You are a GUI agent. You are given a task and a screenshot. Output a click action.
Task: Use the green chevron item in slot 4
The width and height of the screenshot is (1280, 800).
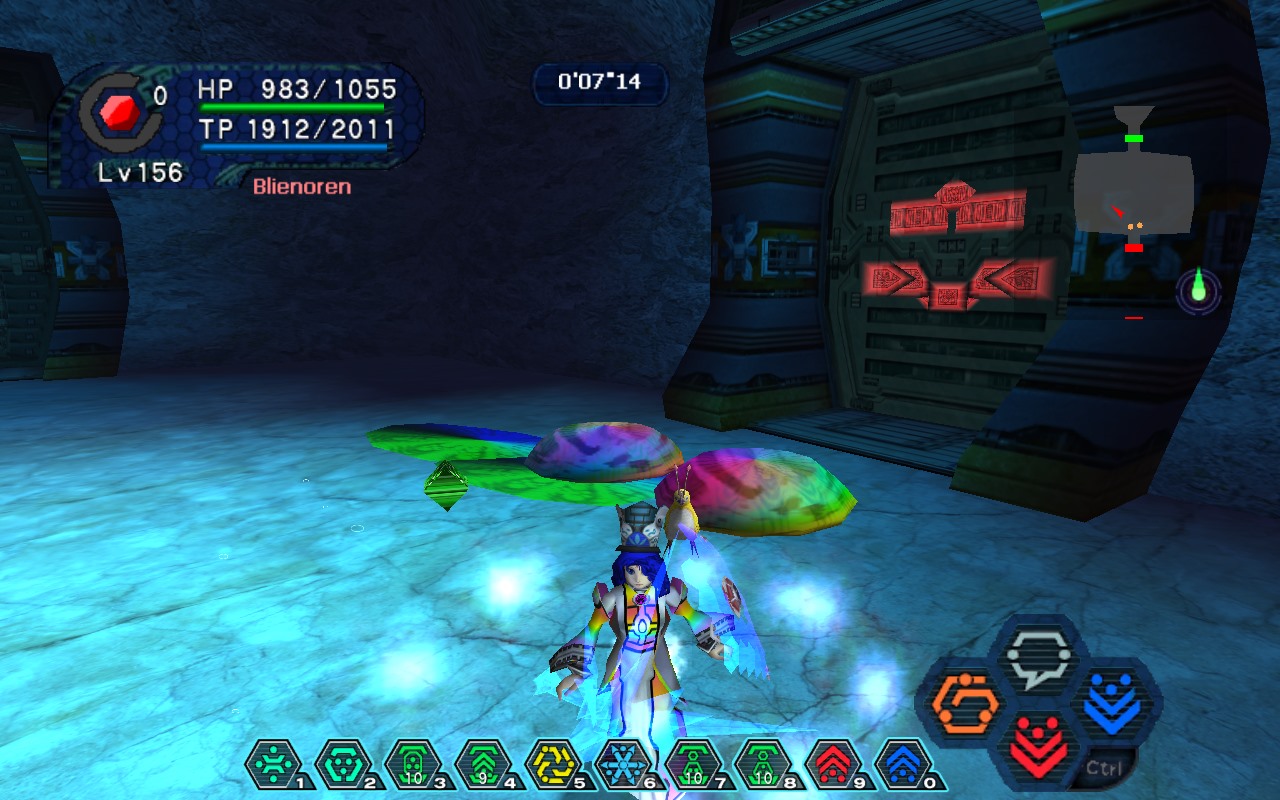(x=484, y=765)
